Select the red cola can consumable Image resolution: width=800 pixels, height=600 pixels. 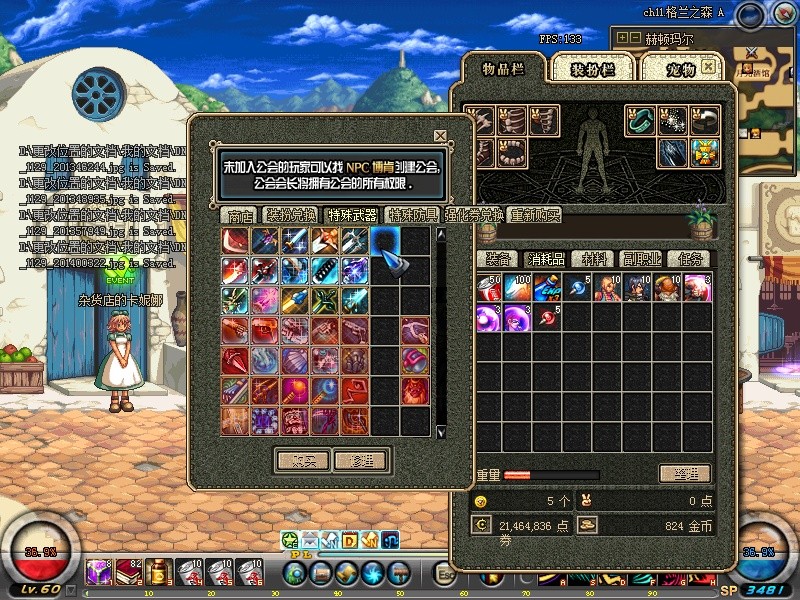488,288
